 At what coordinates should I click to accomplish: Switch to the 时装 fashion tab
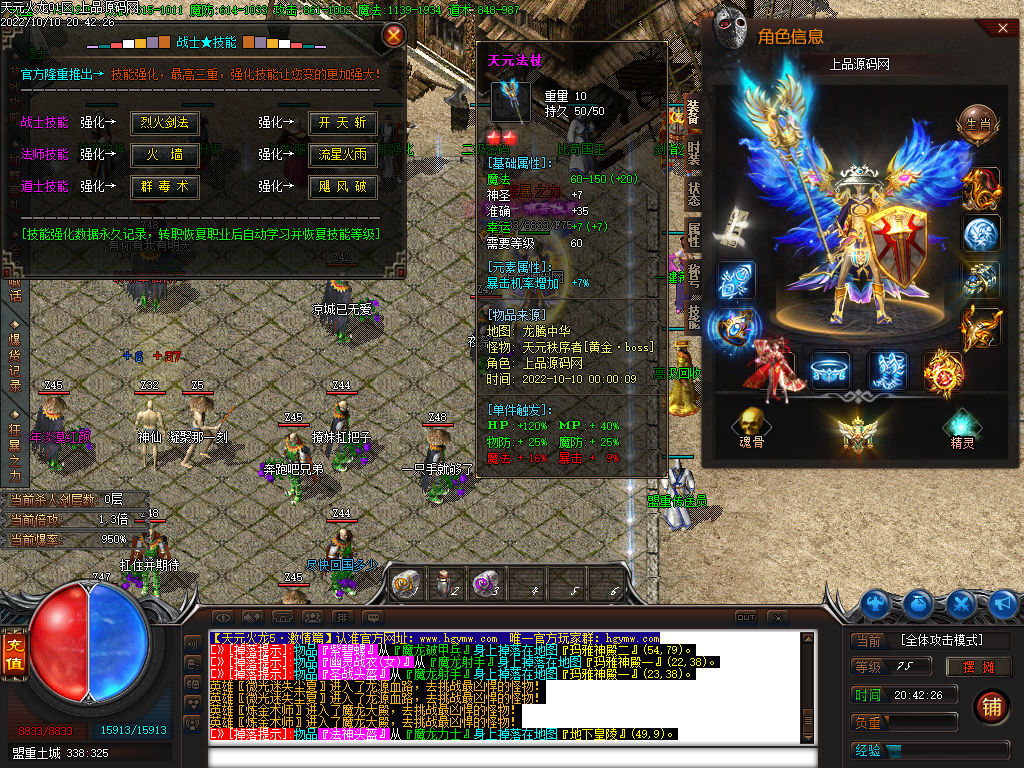(x=694, y=152)
